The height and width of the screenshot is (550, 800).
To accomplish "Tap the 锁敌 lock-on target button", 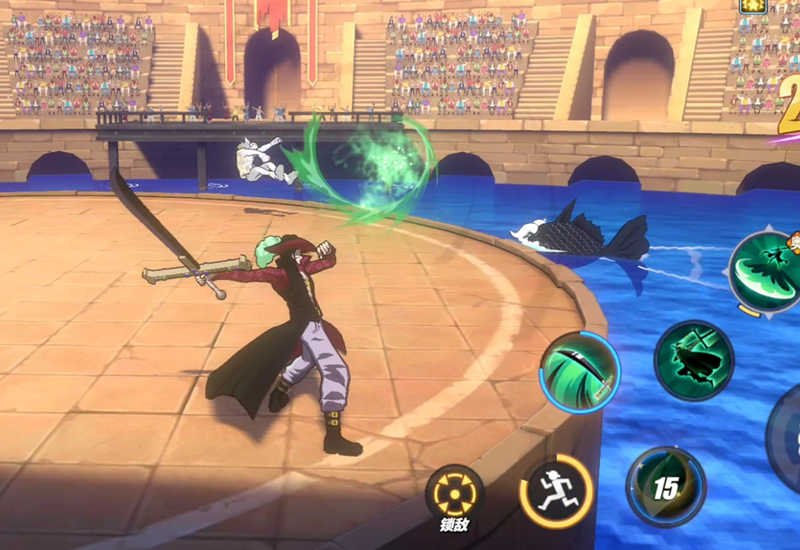I will tap(455, 495).
